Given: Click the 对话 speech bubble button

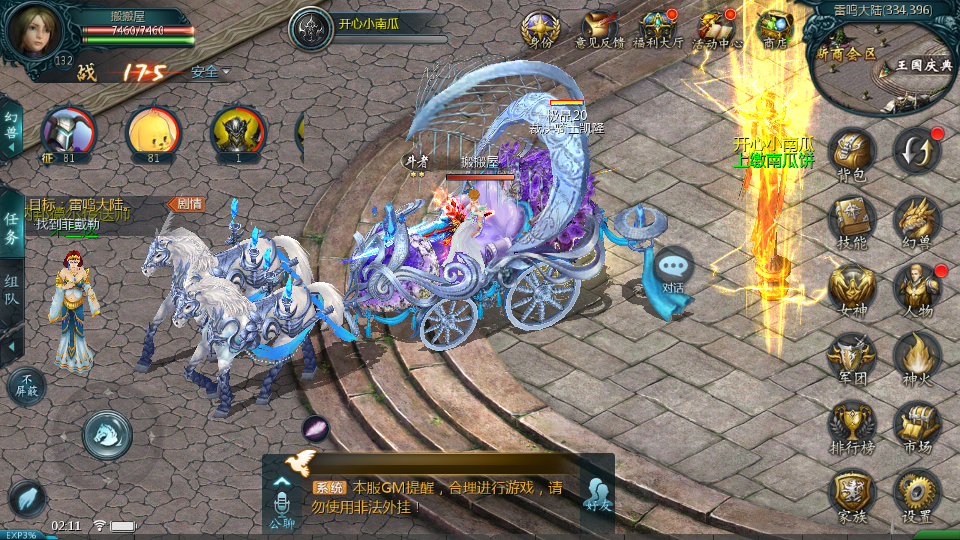Looking at the screenshot, I should [673, 268].
